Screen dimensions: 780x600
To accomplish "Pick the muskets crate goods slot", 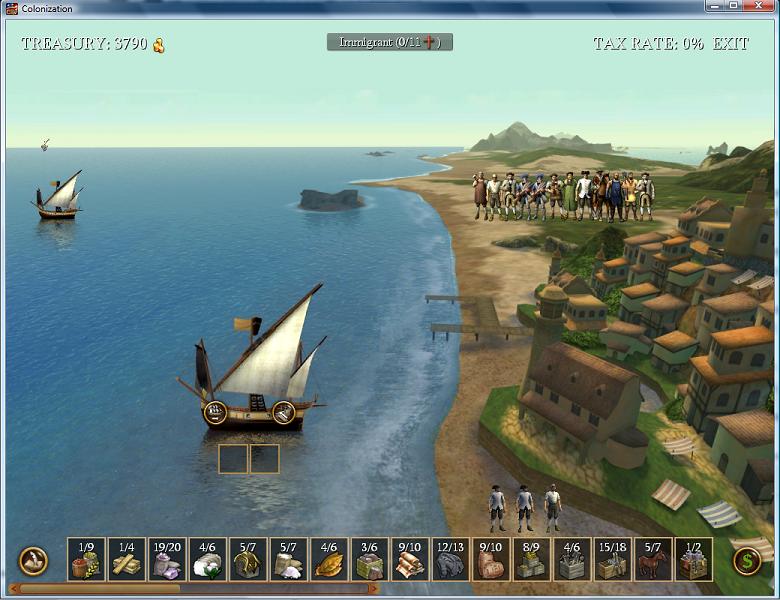I will 612,560.
